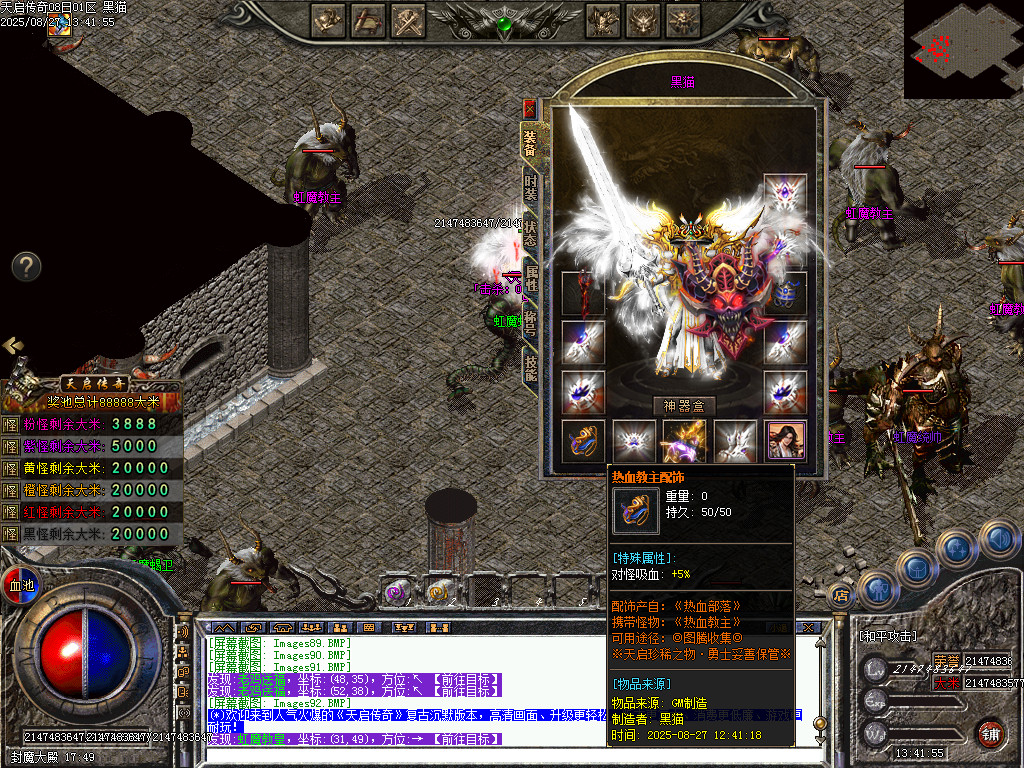Click the question mark help button

coord(26,266)
